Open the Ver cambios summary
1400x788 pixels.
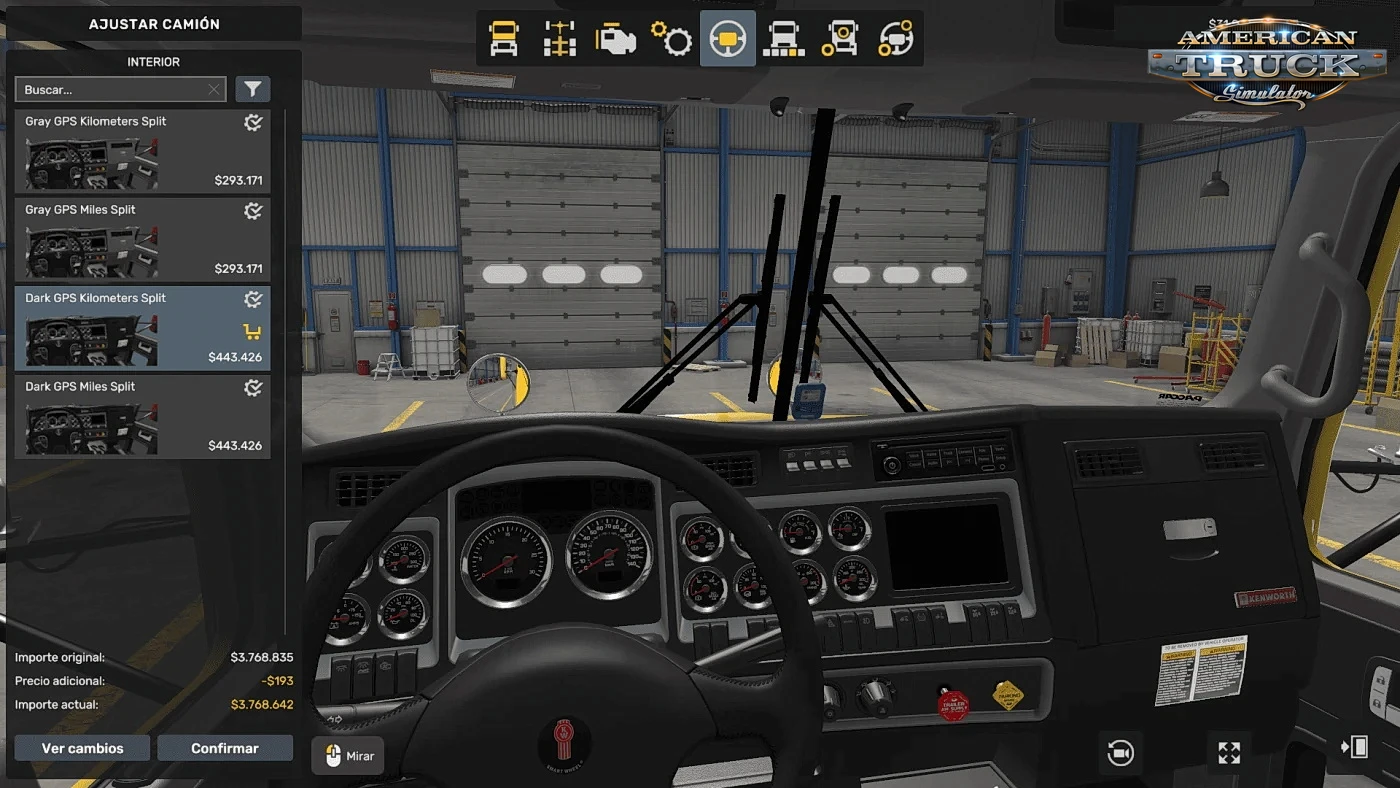point(82,748)
